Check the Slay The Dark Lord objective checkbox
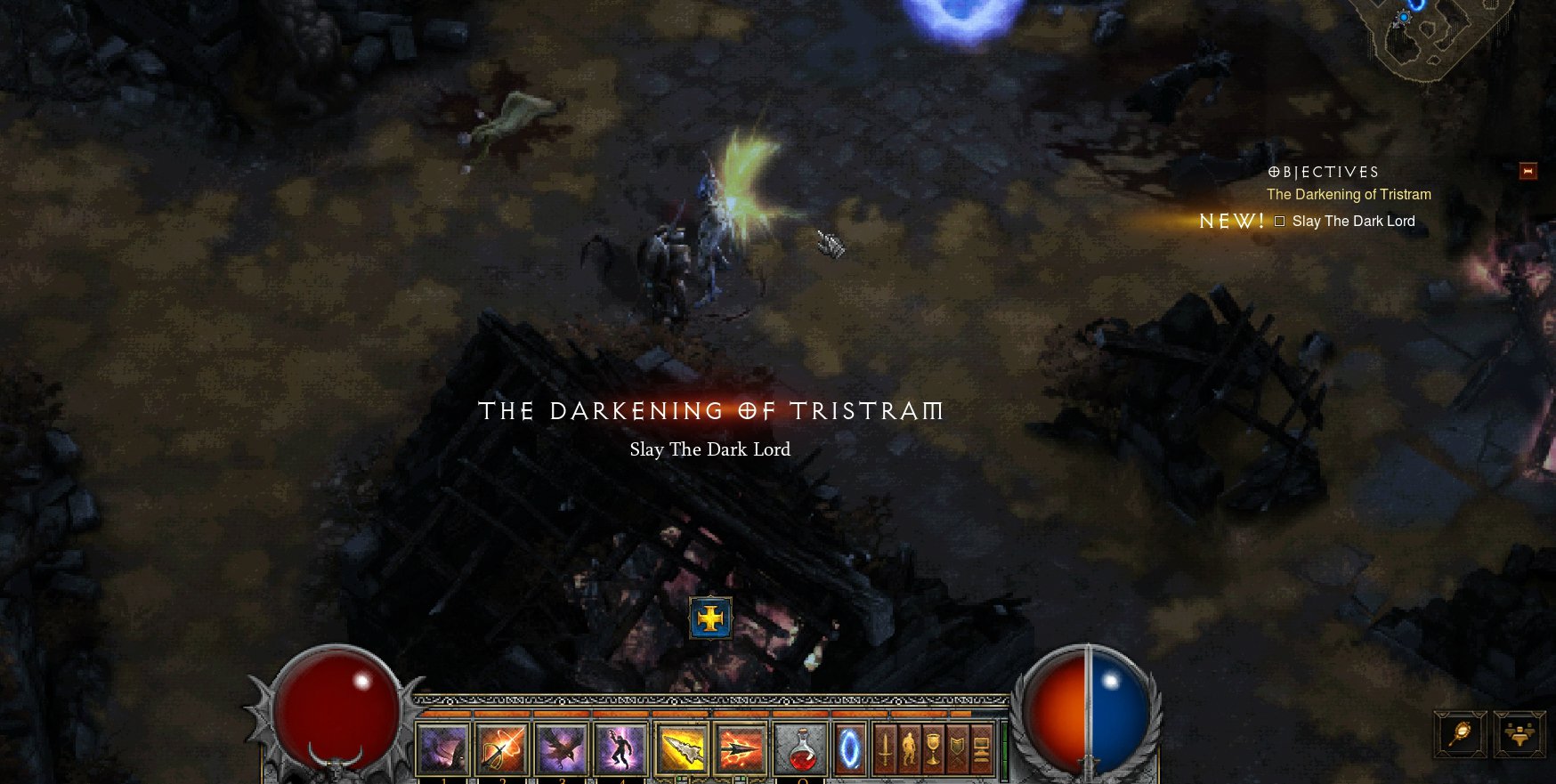This screenshot has height=784, width=1556. pyautogui.click(x=1279, y=221)
